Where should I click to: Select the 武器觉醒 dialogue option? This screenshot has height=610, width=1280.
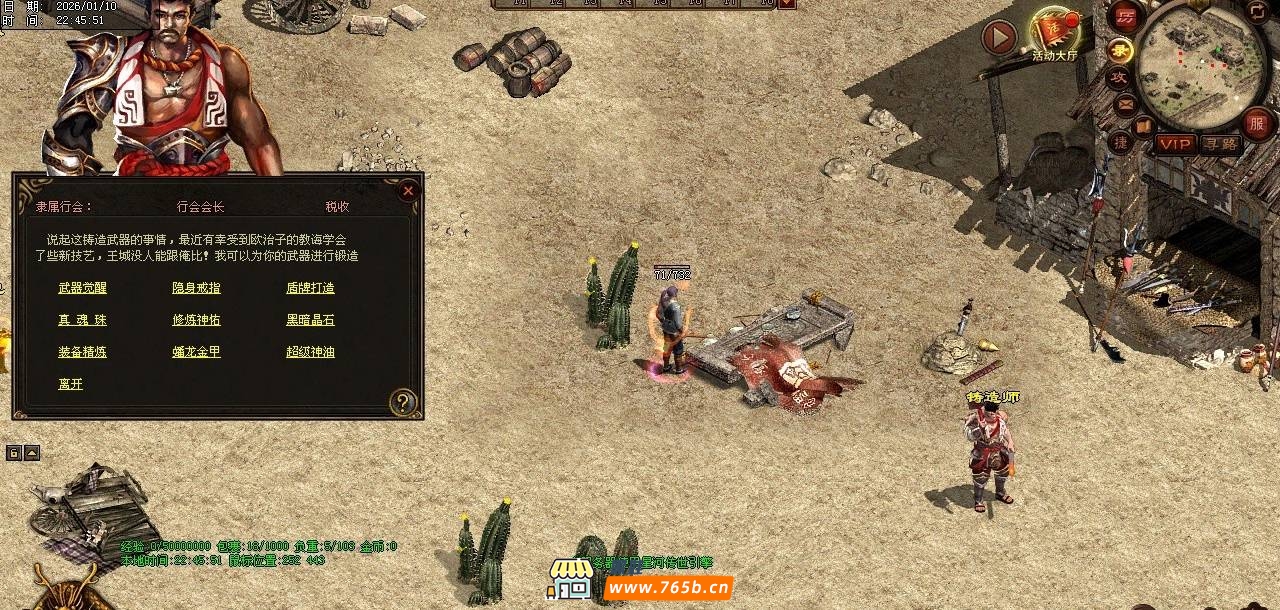[82, 288]
